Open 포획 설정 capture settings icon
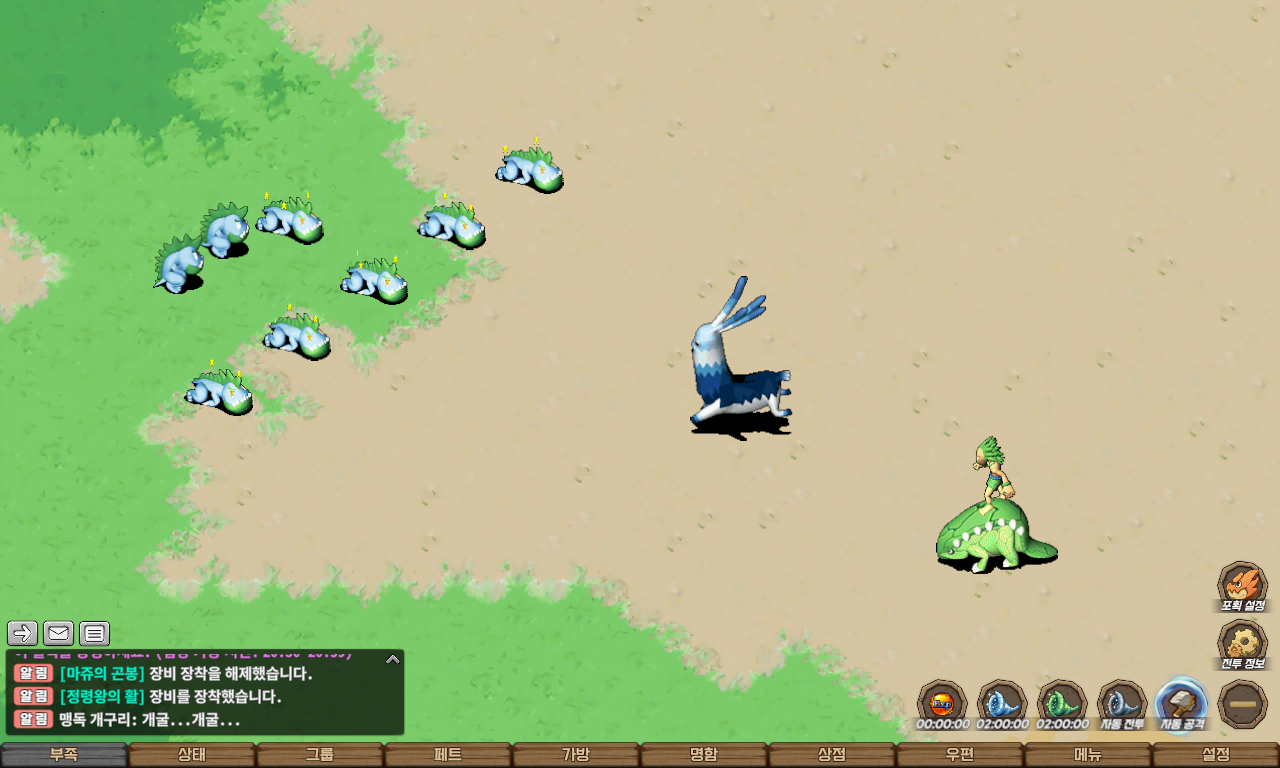1280x768 pixels. 1242,585
